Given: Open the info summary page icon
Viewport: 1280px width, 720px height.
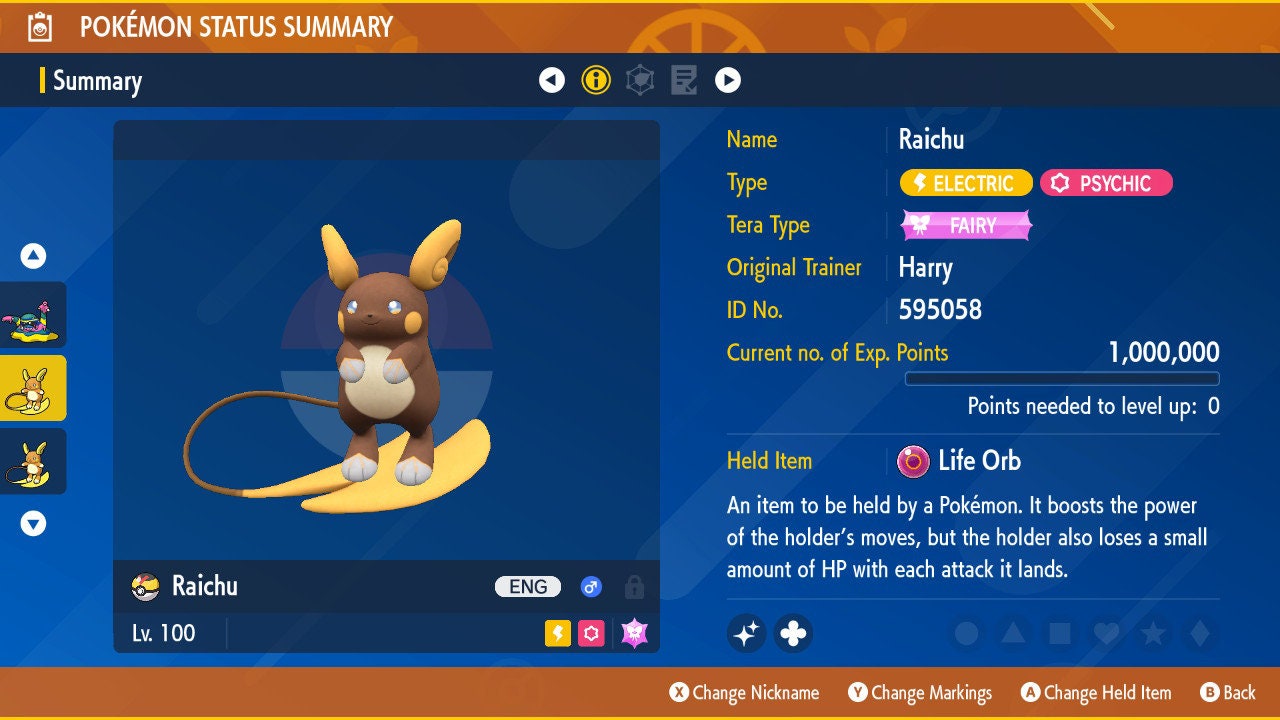Looking at the screenshot, I should 596,79.
